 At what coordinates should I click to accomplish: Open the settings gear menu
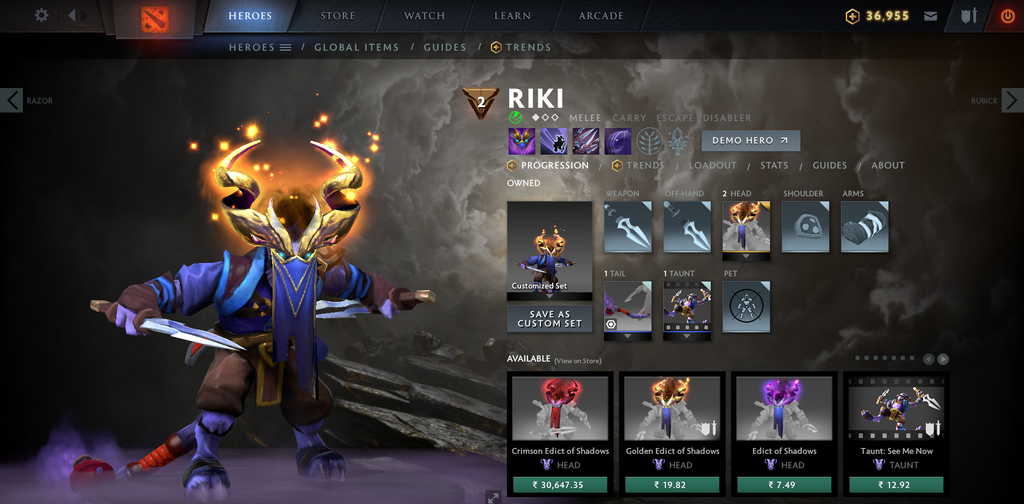[x=41, y=15]
